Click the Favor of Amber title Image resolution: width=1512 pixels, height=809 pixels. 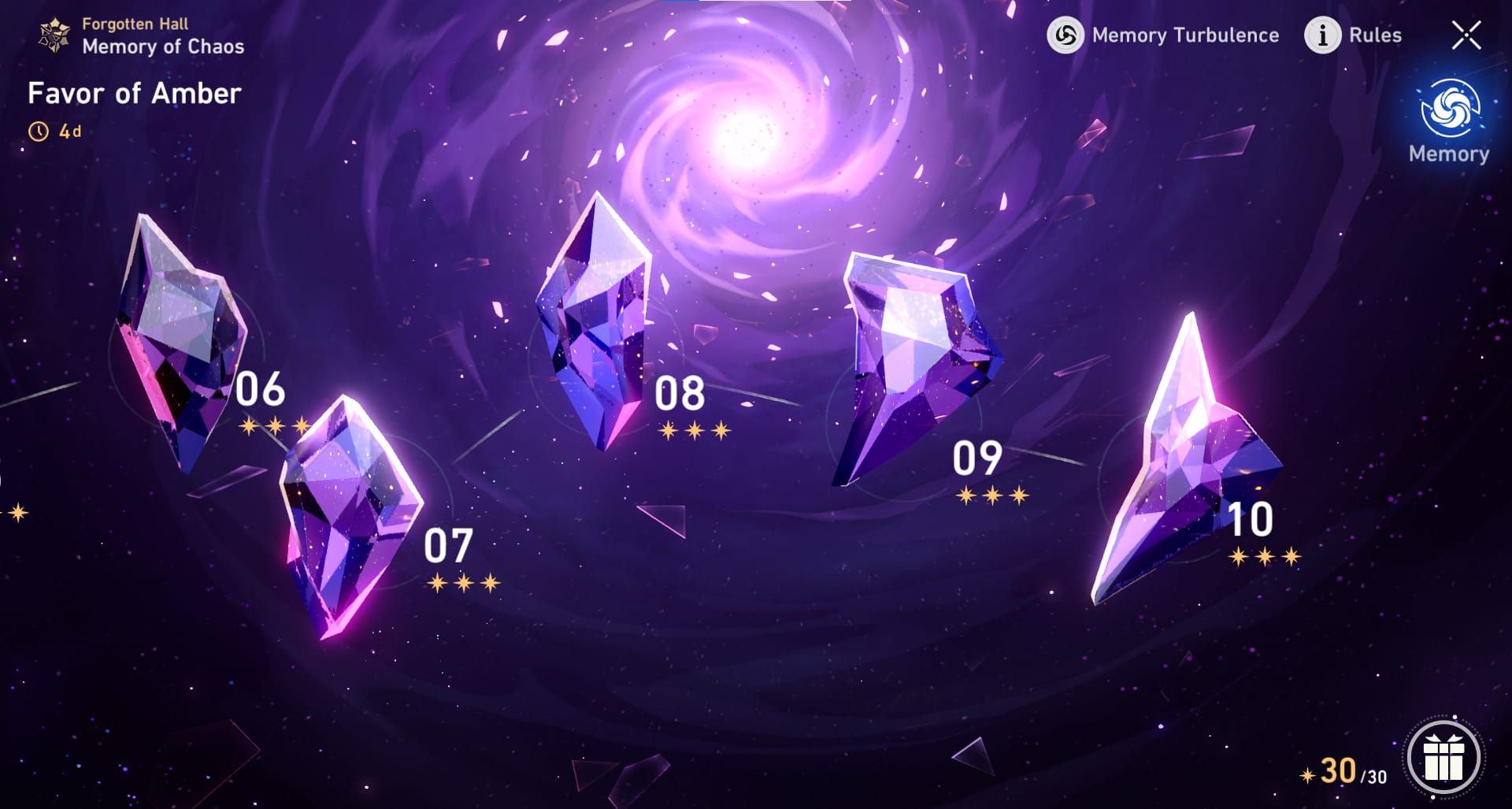pos(135,94)
